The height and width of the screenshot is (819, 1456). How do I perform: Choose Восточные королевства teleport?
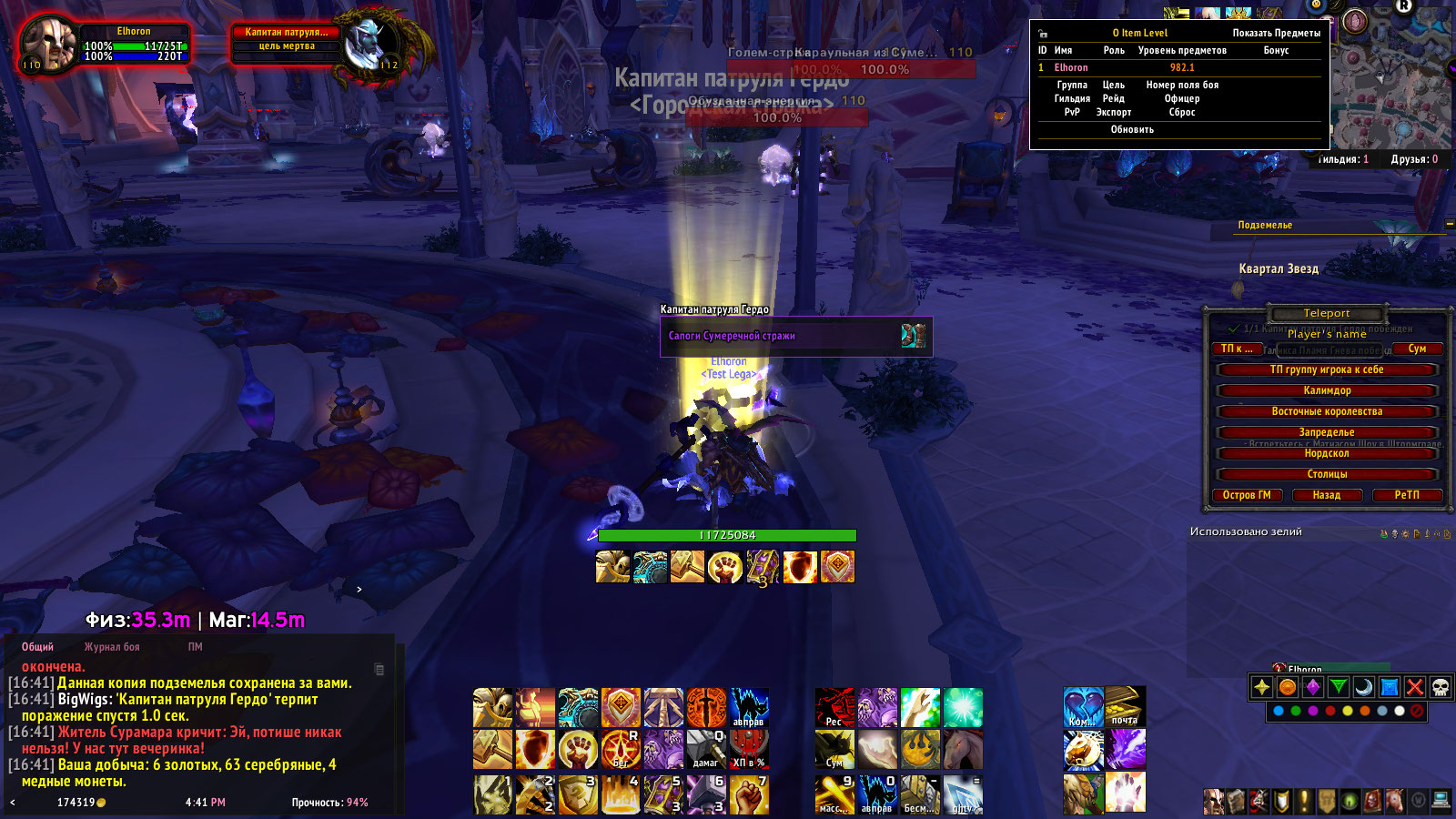[1327, 411]
